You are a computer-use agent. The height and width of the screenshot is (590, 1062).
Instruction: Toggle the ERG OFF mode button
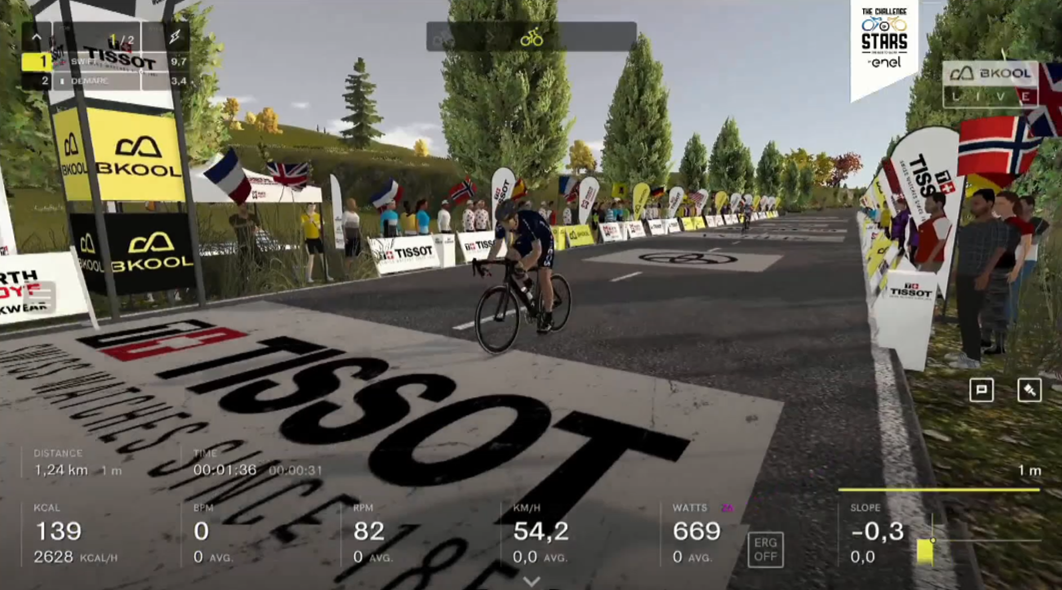pyautogui.click(x=765, y=549)
